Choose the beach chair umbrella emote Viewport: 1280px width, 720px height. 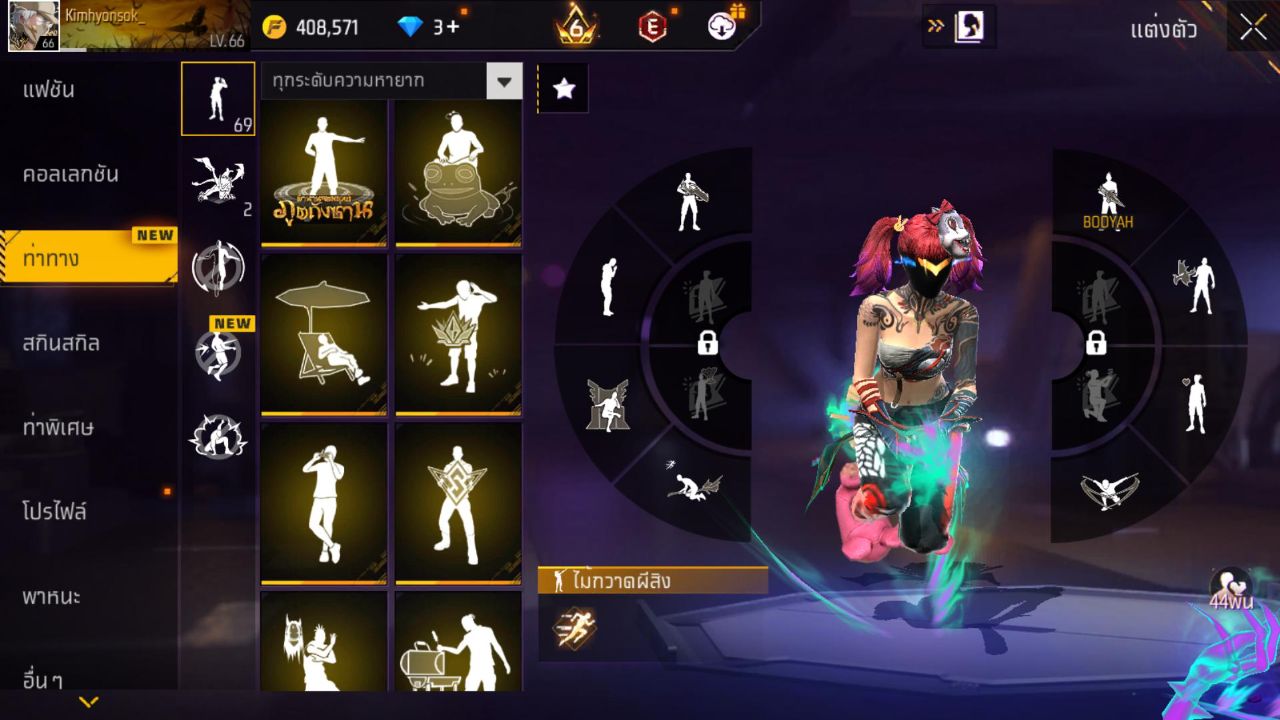point(323,333)
